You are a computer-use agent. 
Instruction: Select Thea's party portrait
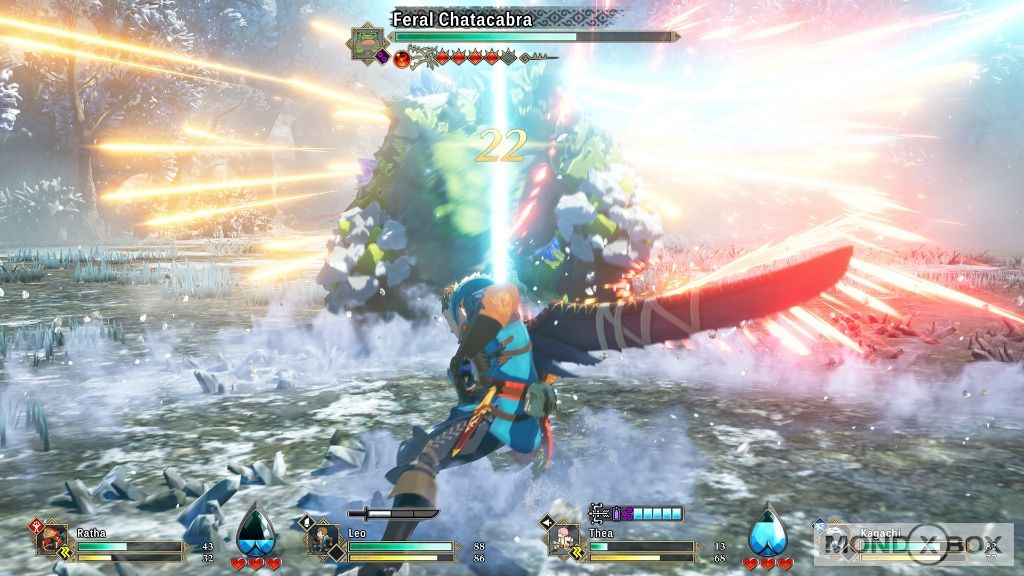tap(562, 540)
